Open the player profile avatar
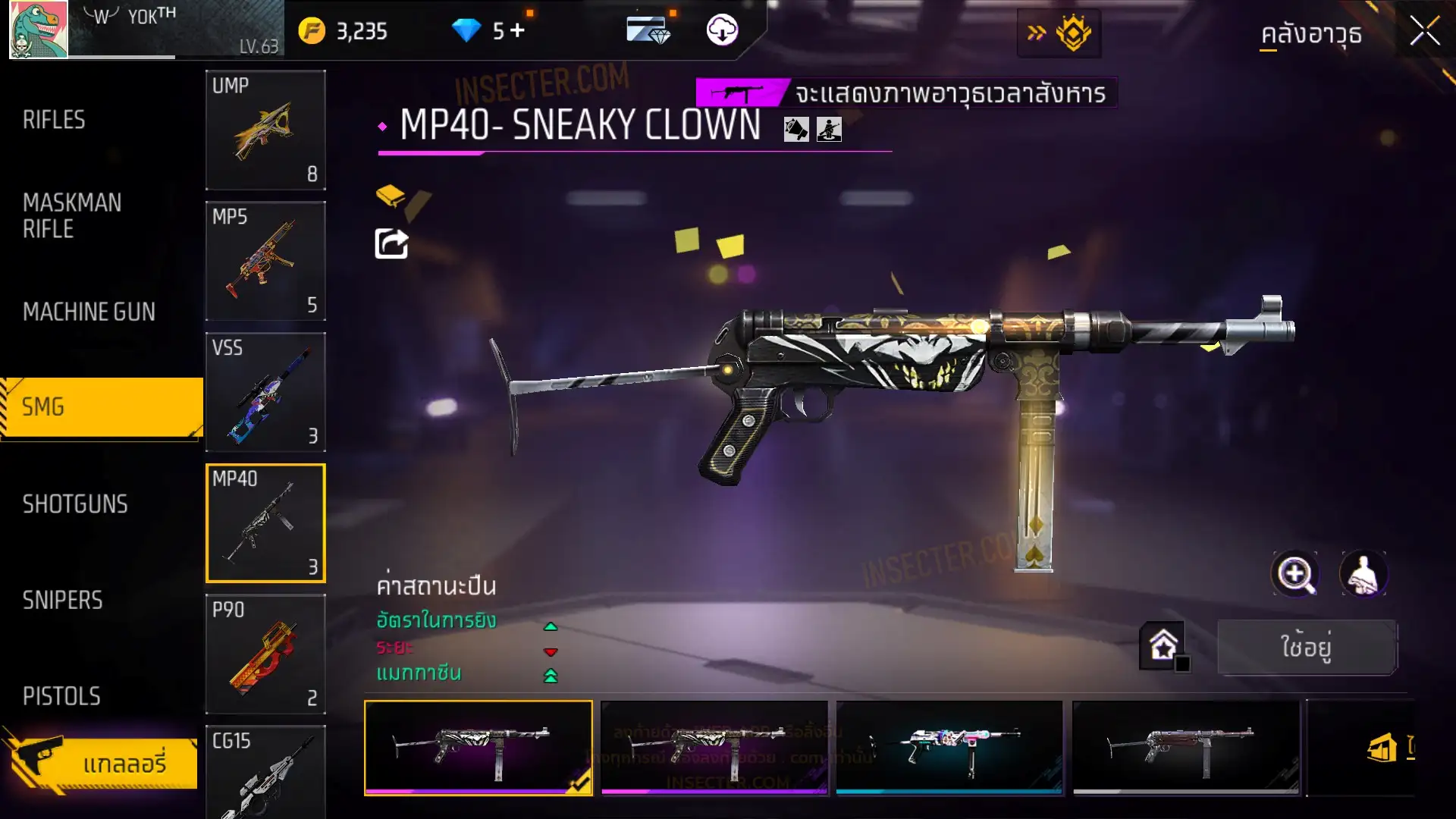This screenshot has height=819, width=1456. 38,30
